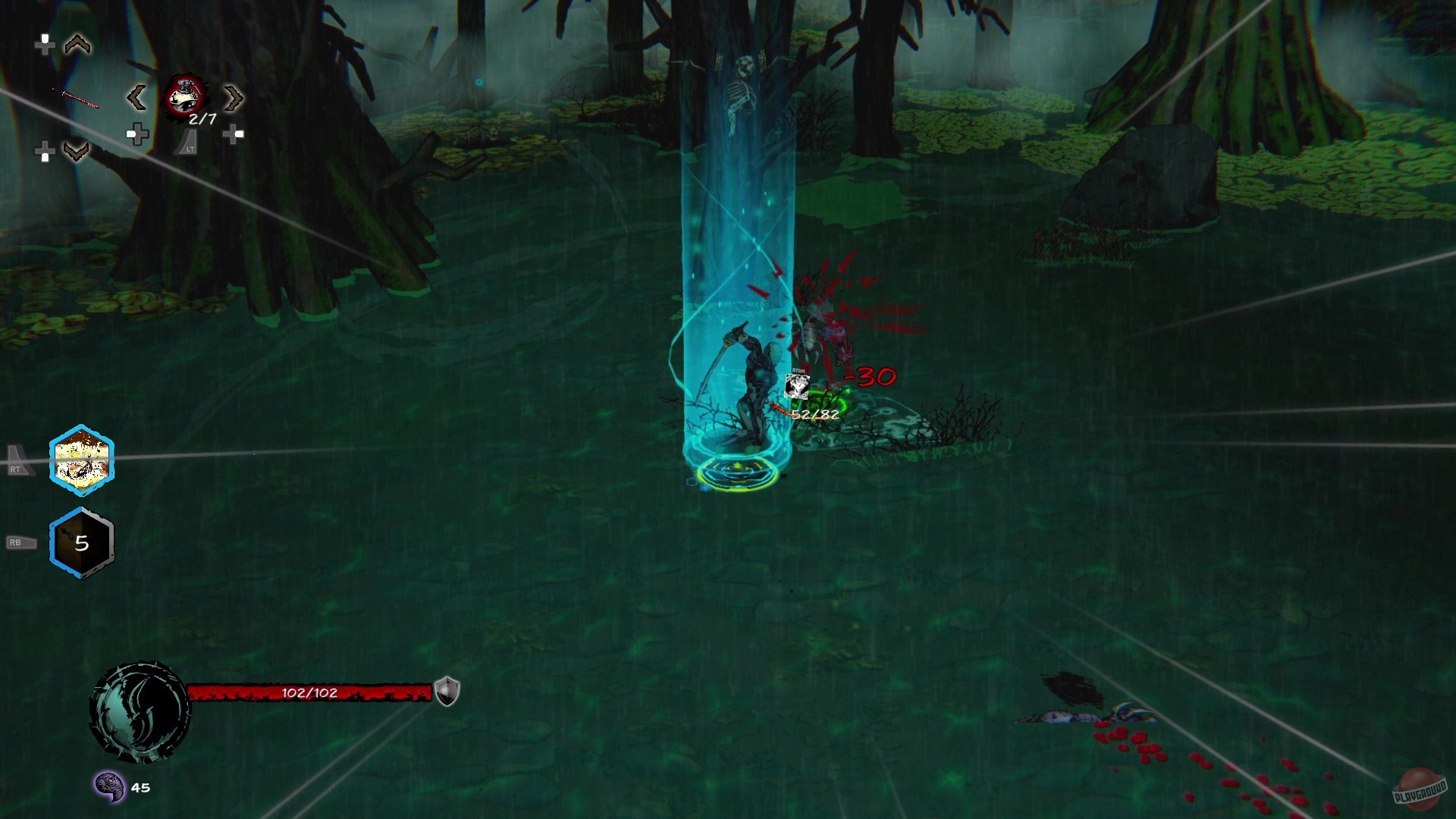1456x819 pixels.
Task: Click the 2/7 item counter
Action: tap(202, 118)
